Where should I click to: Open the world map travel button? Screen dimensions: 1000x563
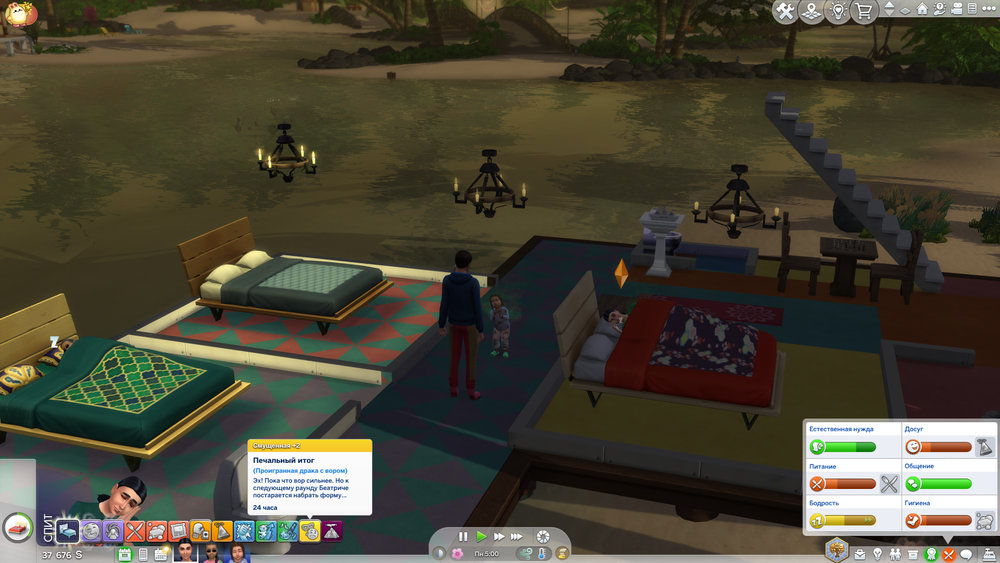811,11
